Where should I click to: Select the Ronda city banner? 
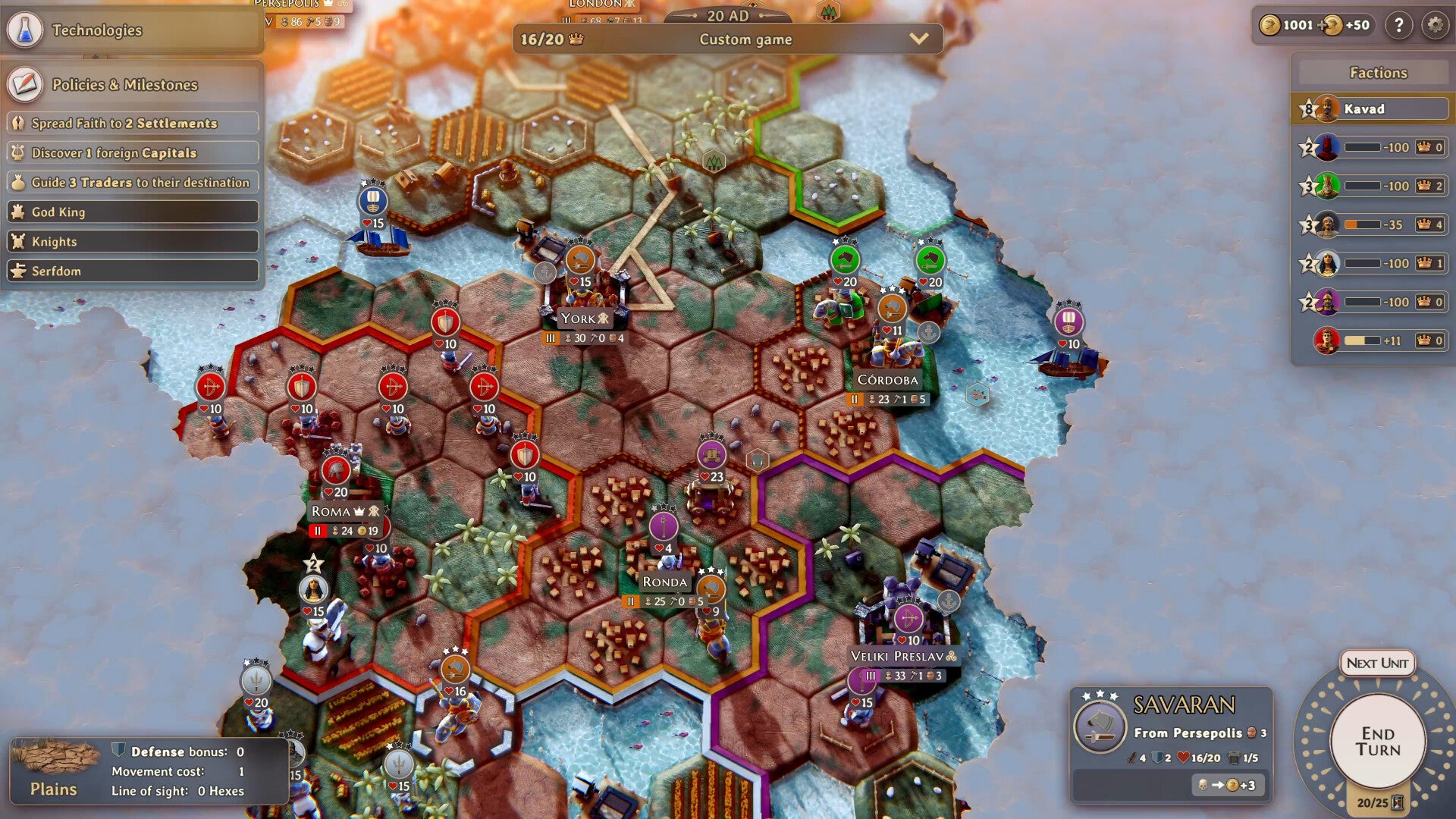click(x=664, y=582)
